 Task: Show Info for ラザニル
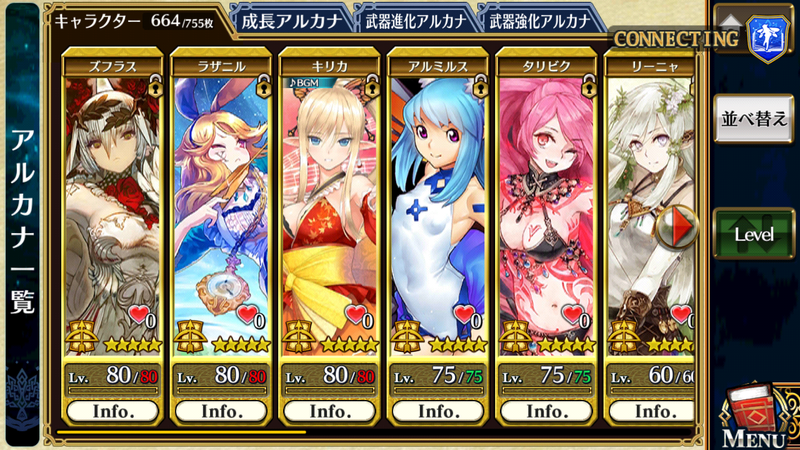pos(221,411)
